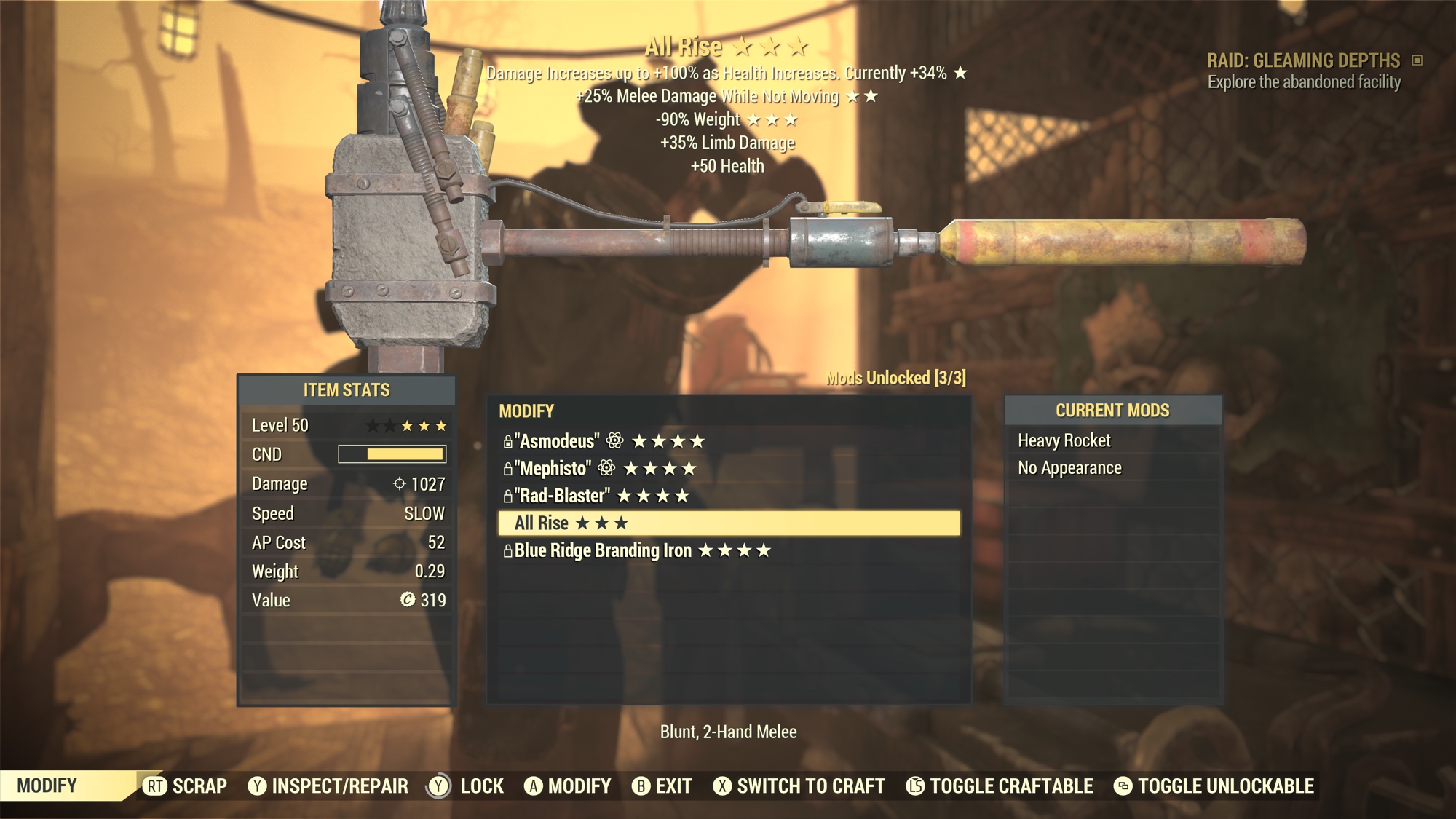Select the "Asmodeus" legendary entry

click(604, 441)
